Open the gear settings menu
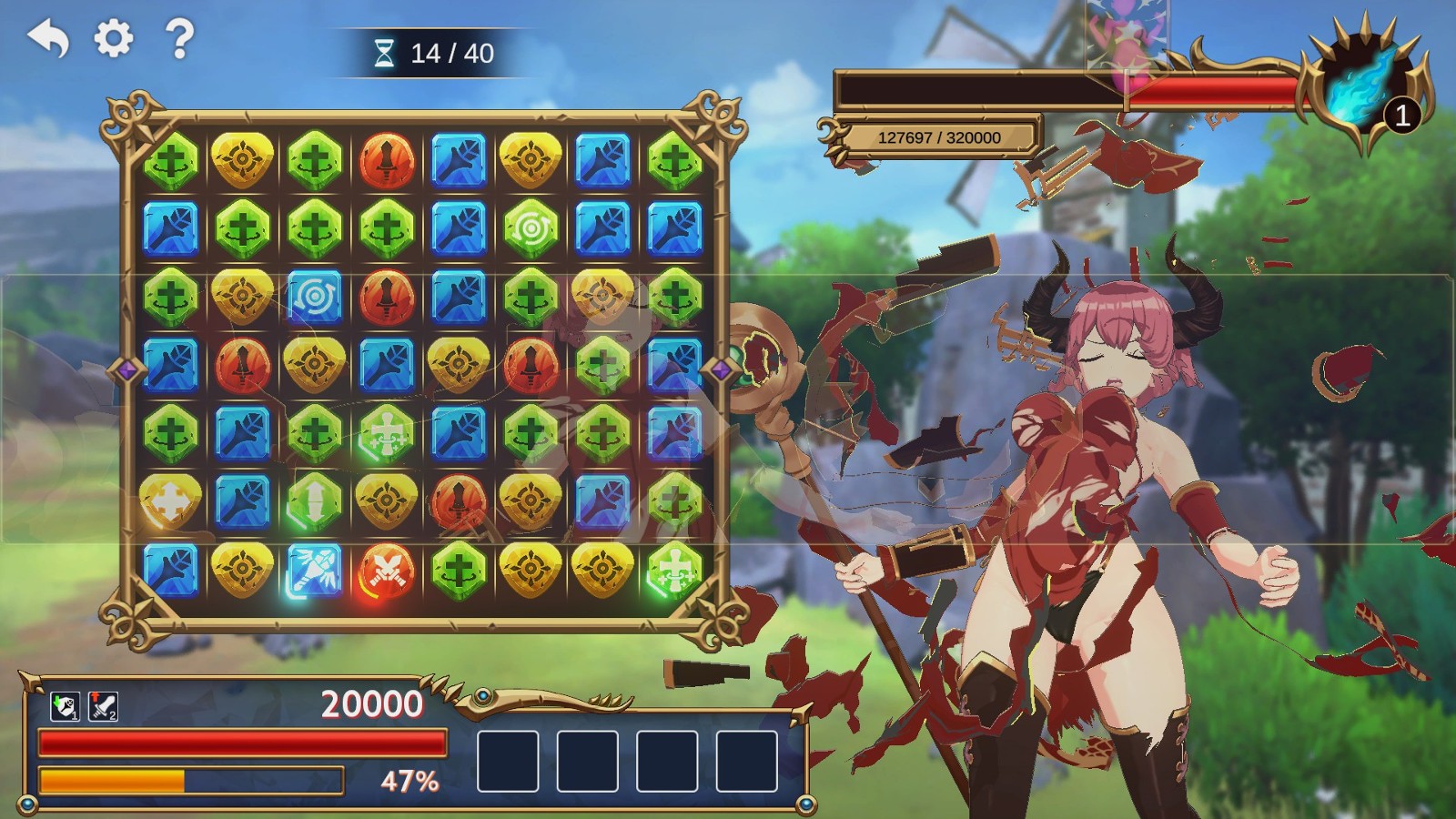The image size is (1456, 819). tap(114, 39)
